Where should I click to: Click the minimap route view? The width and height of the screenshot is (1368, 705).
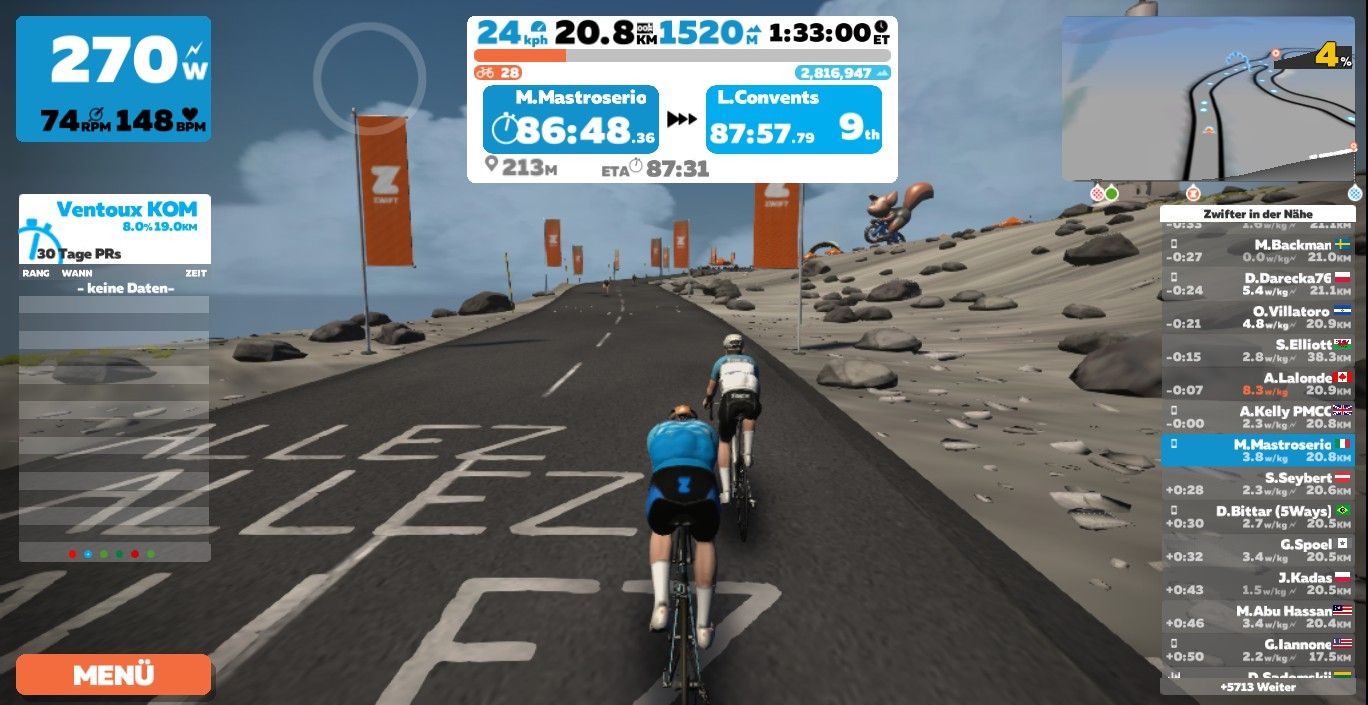1210,98
